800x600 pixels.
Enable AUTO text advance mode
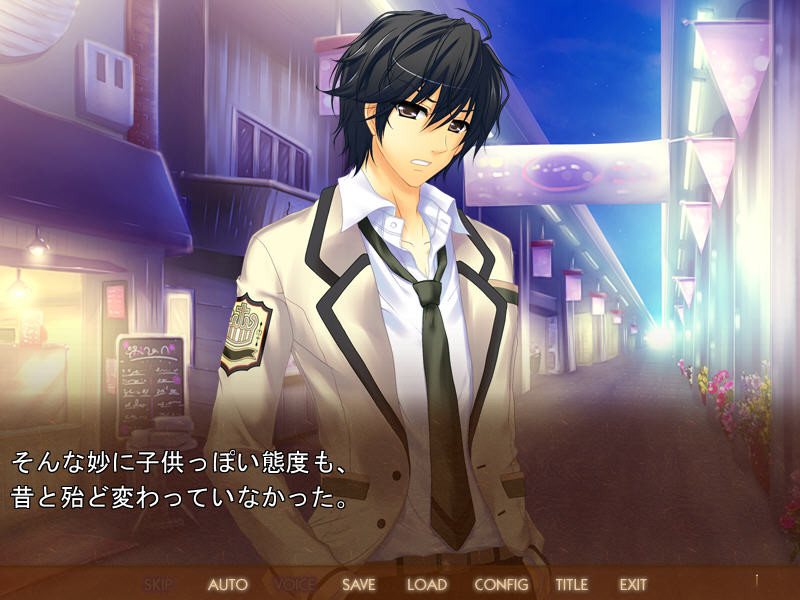click(227, 584)
